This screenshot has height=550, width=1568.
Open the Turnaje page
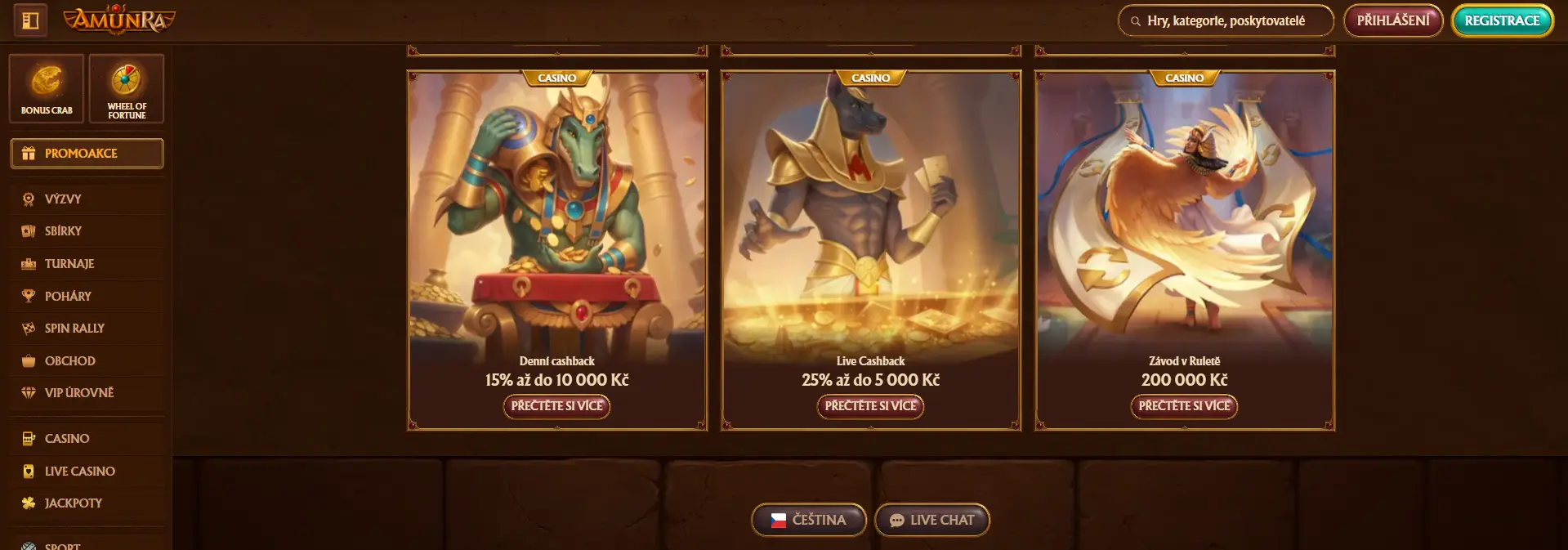69,264
